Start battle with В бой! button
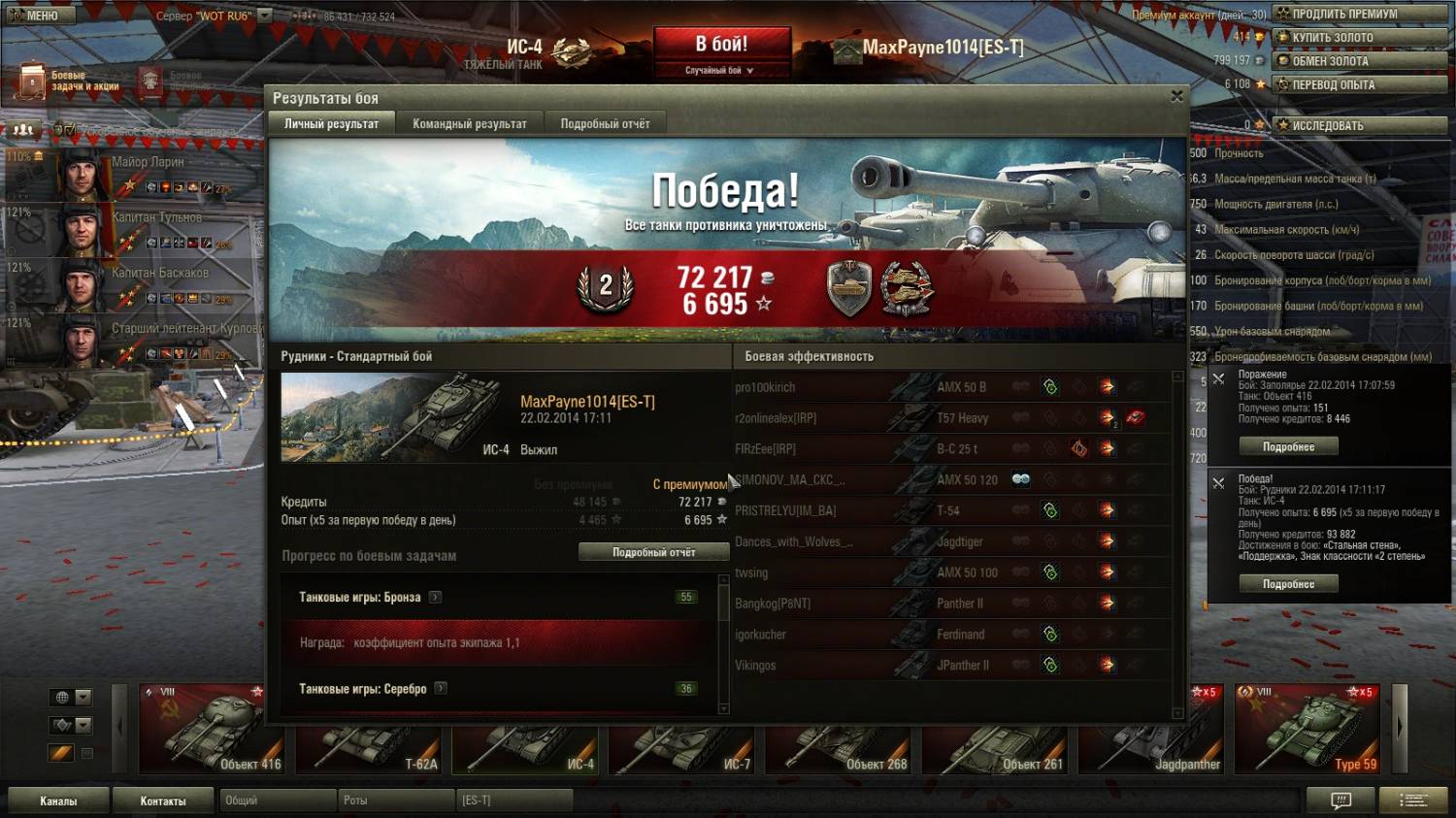 point(721,46)
